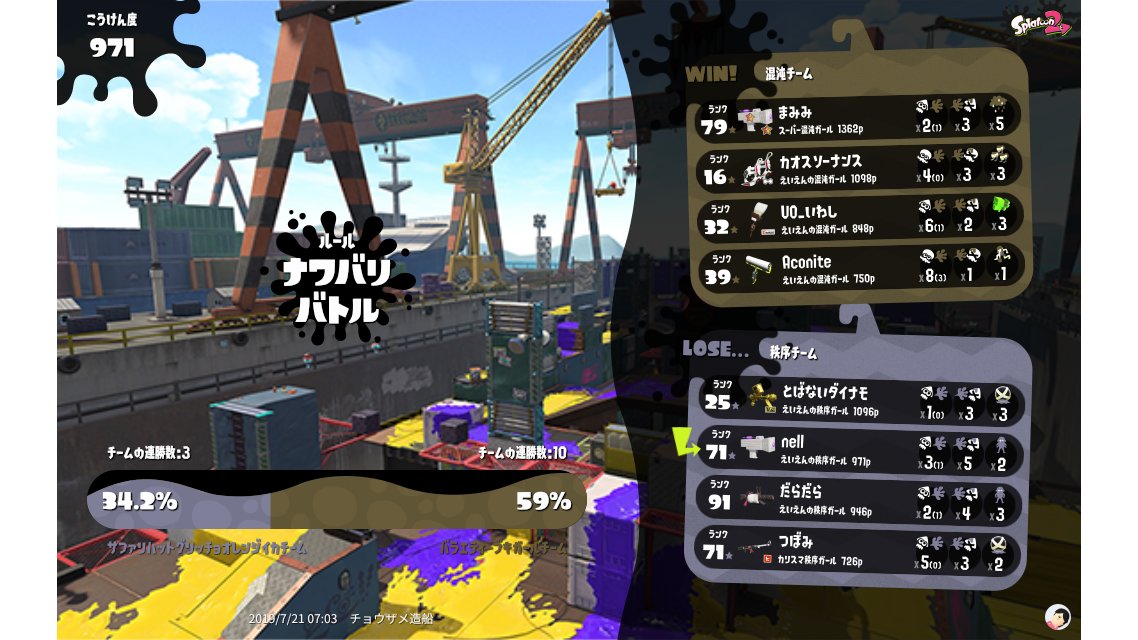Select player row まみみ
The image size is (1138, 640).
[x=860, y=117]
